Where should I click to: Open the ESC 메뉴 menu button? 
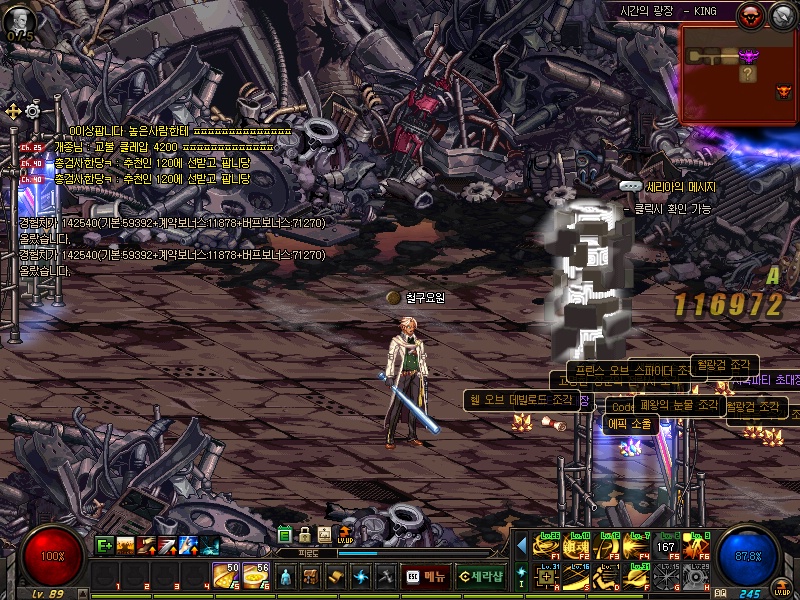coord(425,576)
